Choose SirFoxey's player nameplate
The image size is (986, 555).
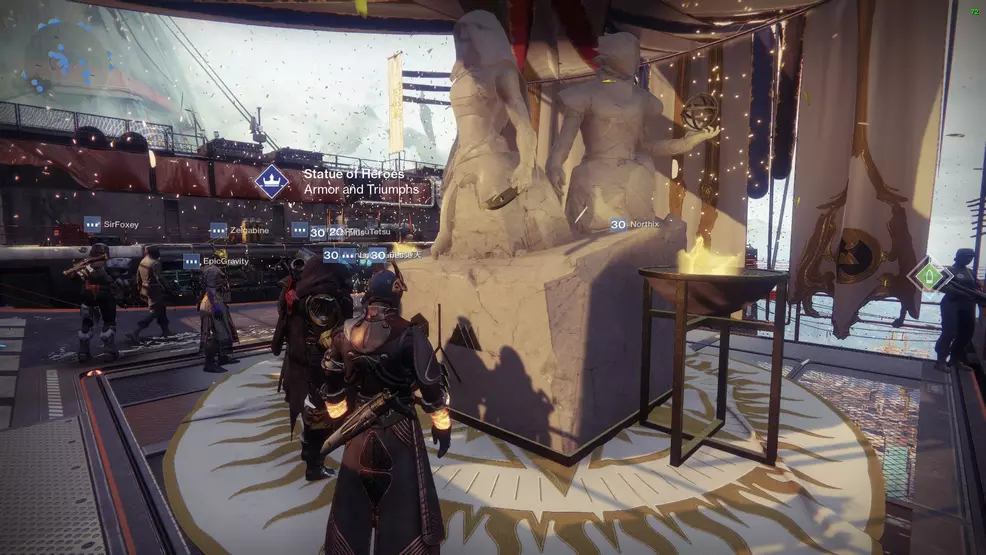tap(111, 225)
